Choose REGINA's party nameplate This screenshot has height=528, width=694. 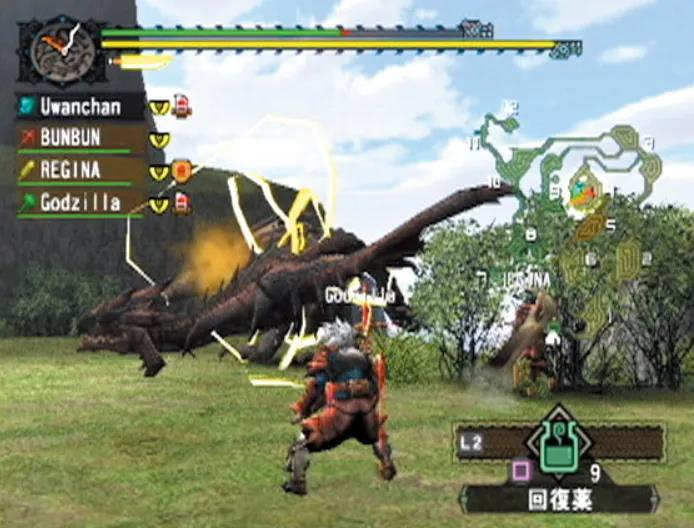click(x=80, y=170)
